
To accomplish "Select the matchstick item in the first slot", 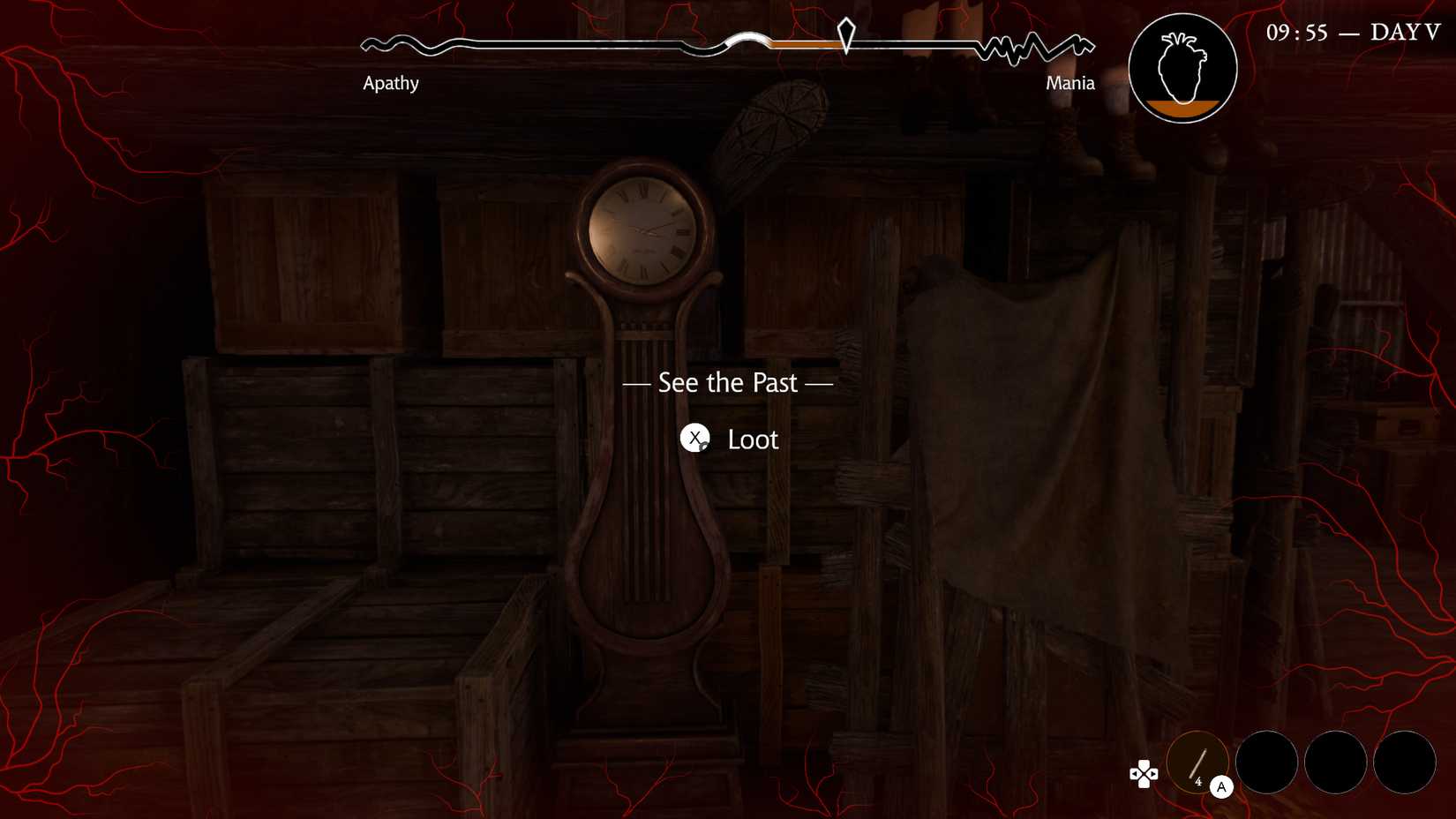I will pos(1197,761).
